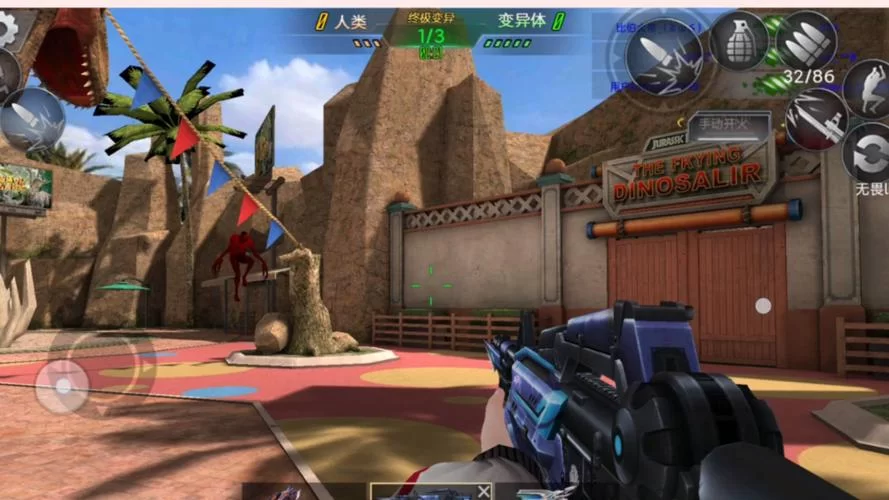Close the weapon slot with the X
Viewport: 889px width, 500px height.
tap(483, 491)
